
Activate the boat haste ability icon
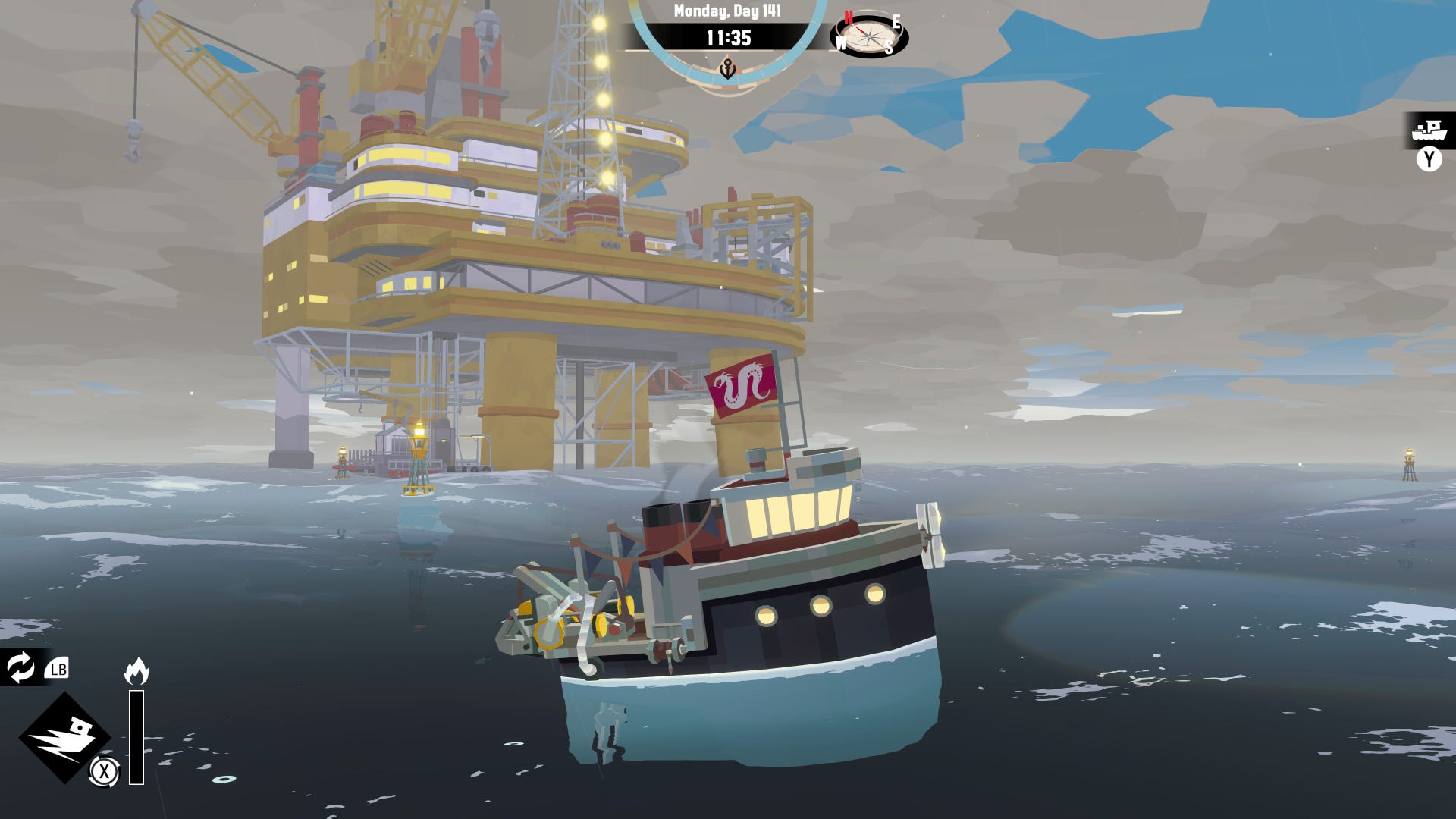tap(64, 737)
